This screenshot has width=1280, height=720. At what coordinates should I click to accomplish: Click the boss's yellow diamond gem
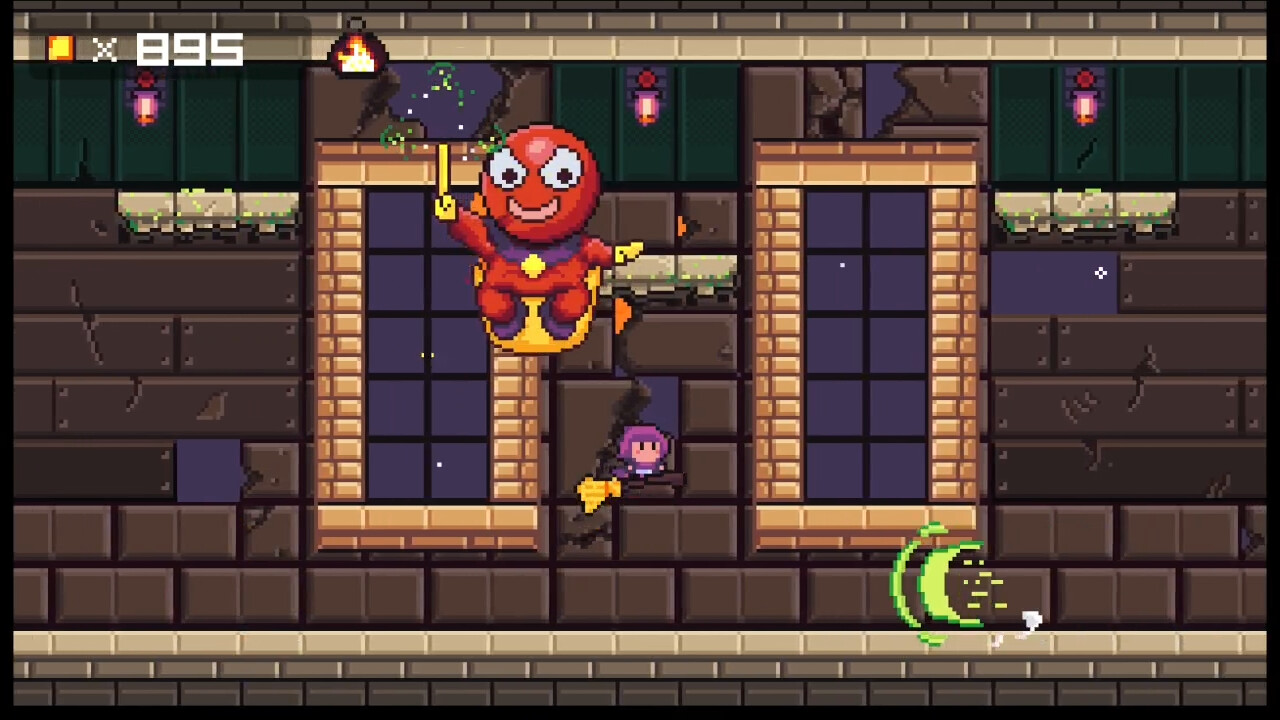533,265
